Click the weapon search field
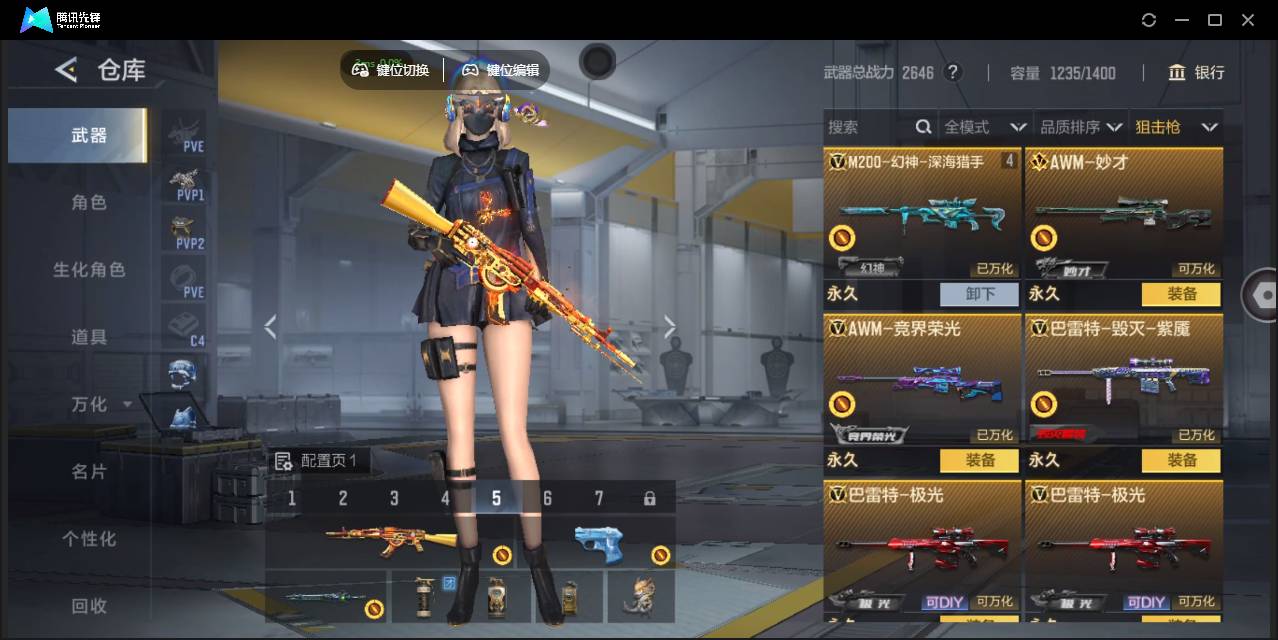Image resolution: width=1278 pixels, height=640 pixels. 868,127
